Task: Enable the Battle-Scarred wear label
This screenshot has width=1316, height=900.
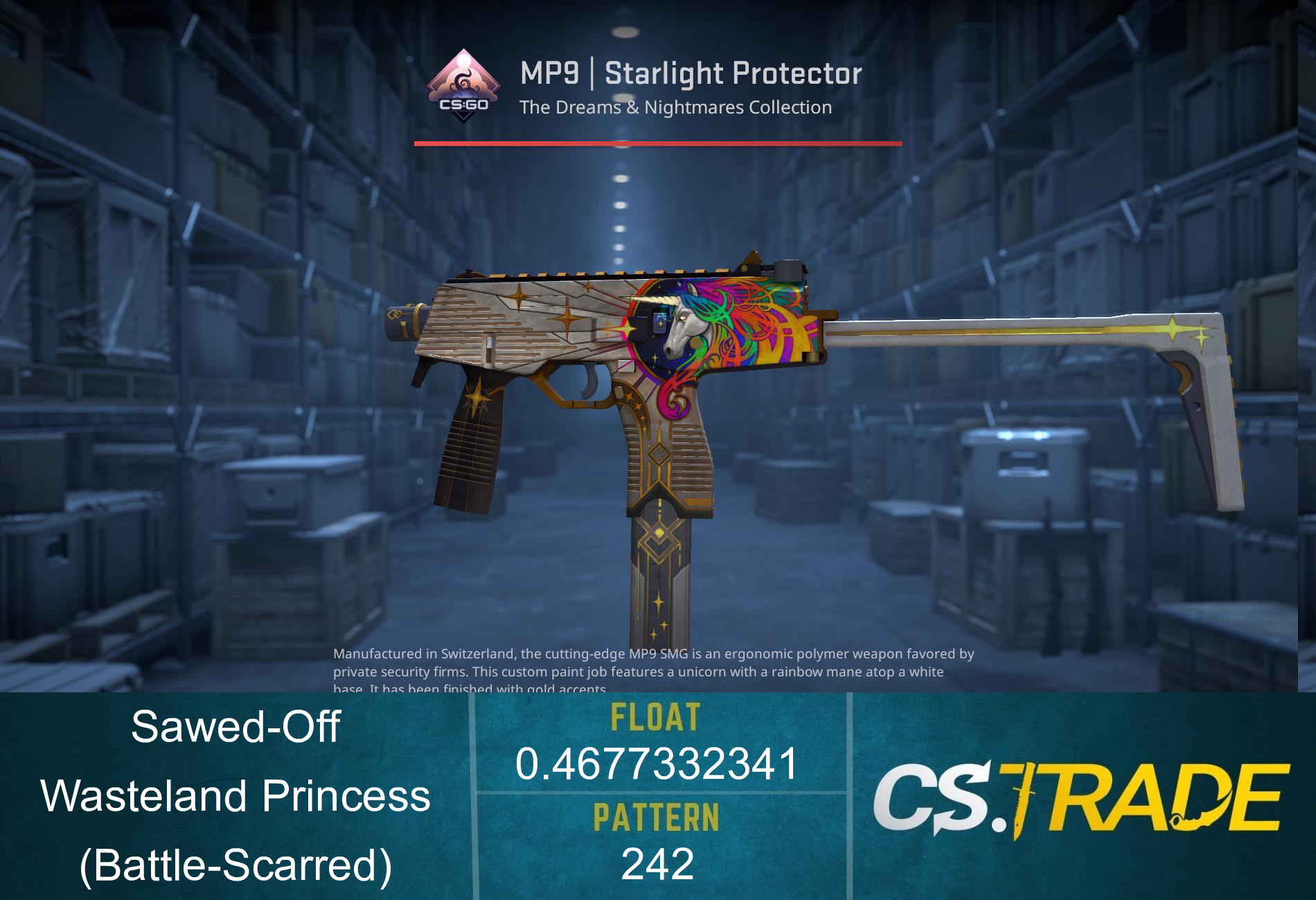Action: (235, 865)
